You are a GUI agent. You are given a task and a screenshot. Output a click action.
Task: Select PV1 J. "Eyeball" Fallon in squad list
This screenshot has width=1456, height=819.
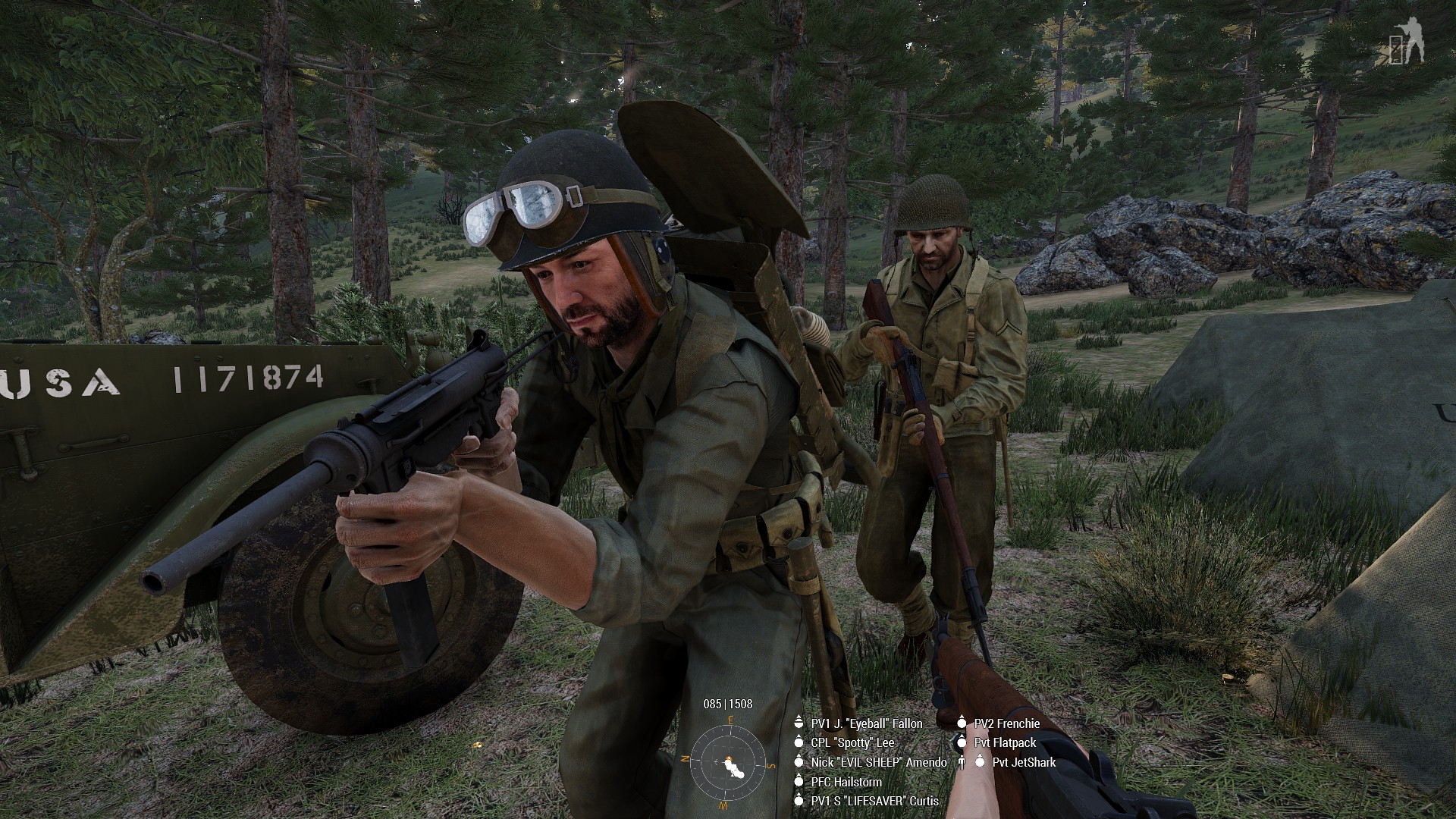(x=866, y=723)
